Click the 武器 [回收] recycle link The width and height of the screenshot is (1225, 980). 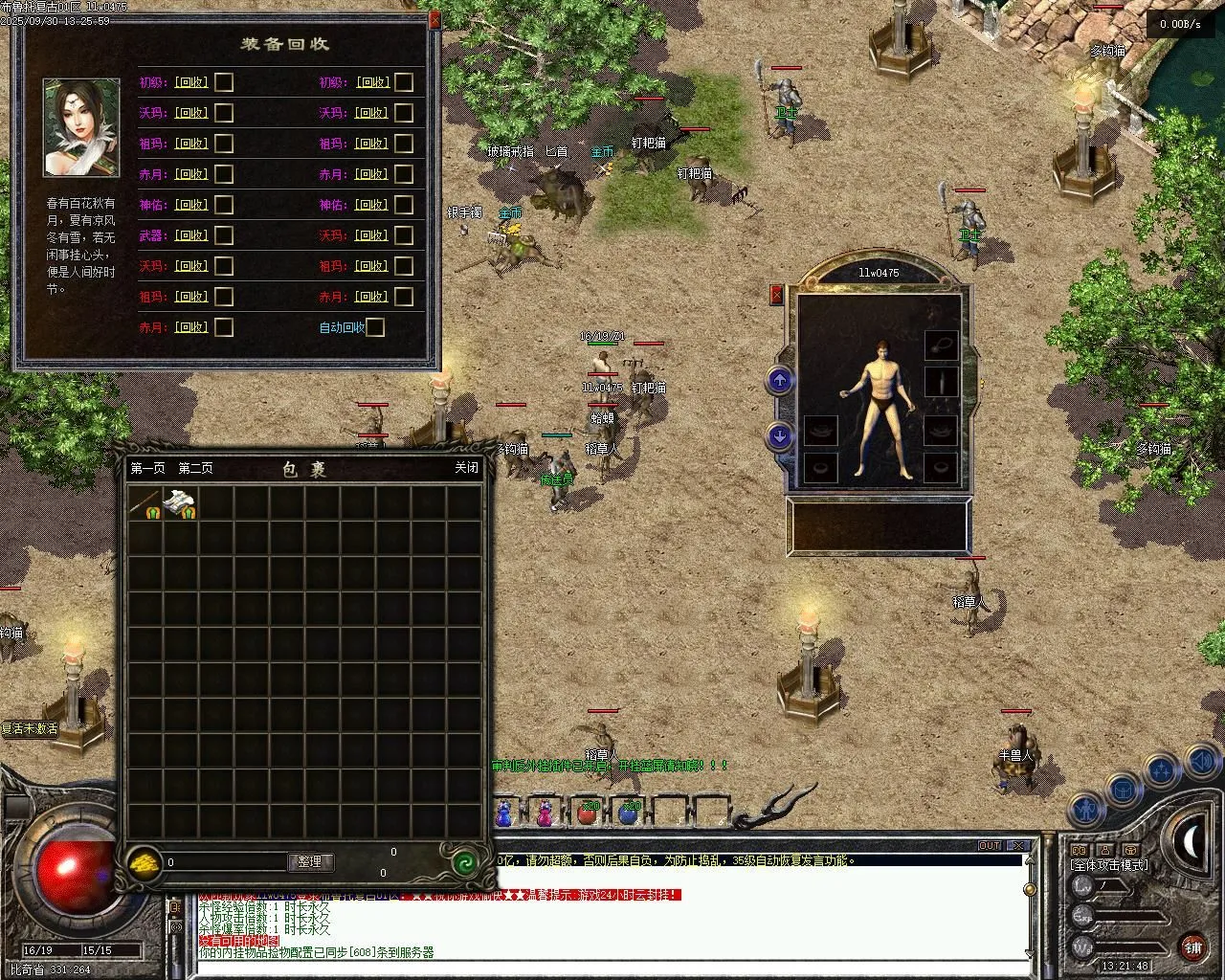click(x=190, y=235)
